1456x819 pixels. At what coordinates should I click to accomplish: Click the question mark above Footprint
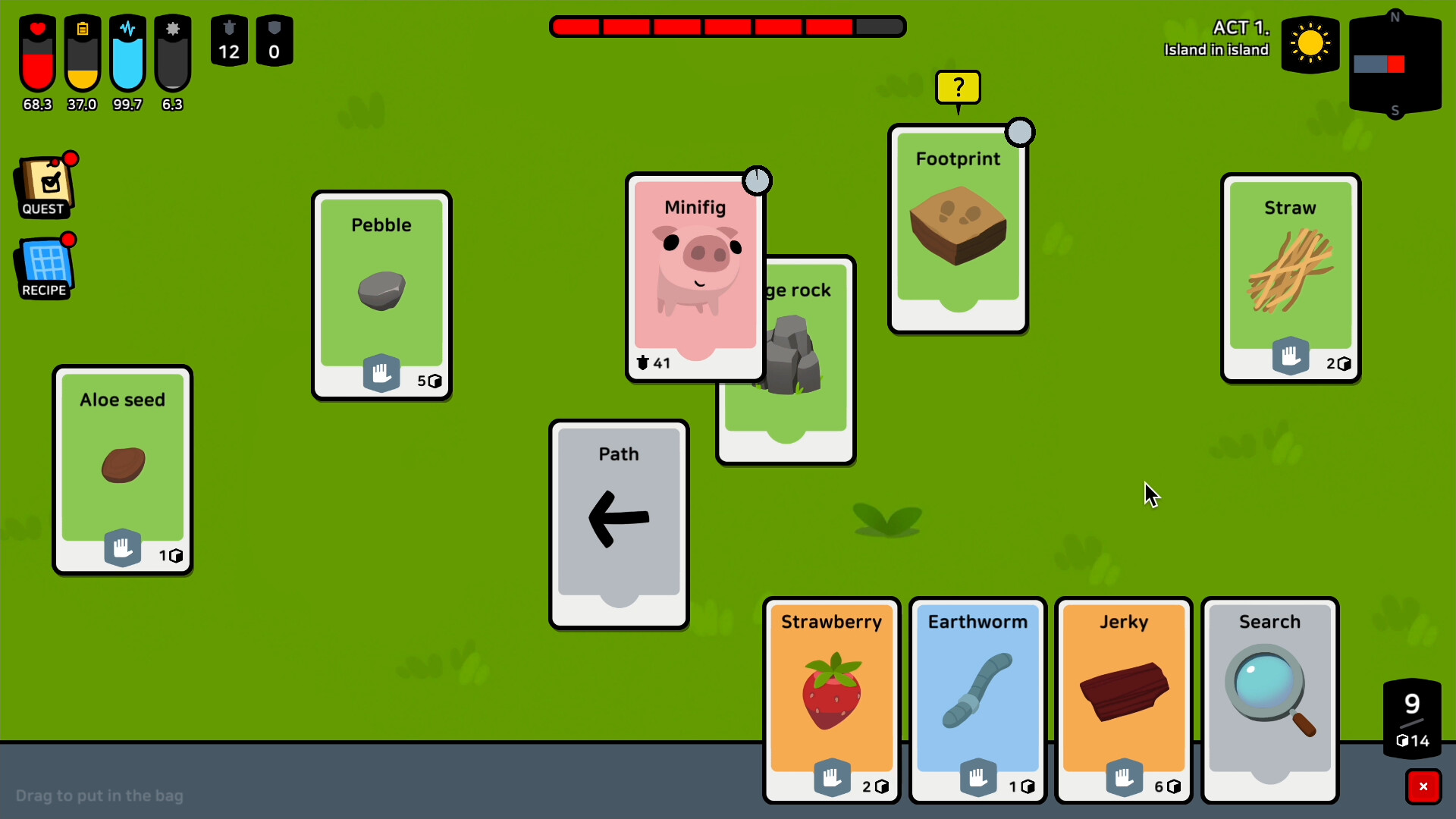pos(959,87)
